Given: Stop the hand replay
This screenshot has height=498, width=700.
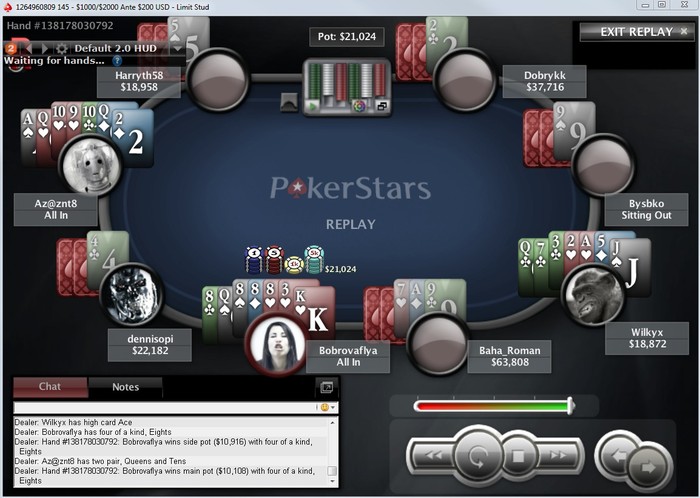Looking at the screenshot, I should tap(519, 458).
